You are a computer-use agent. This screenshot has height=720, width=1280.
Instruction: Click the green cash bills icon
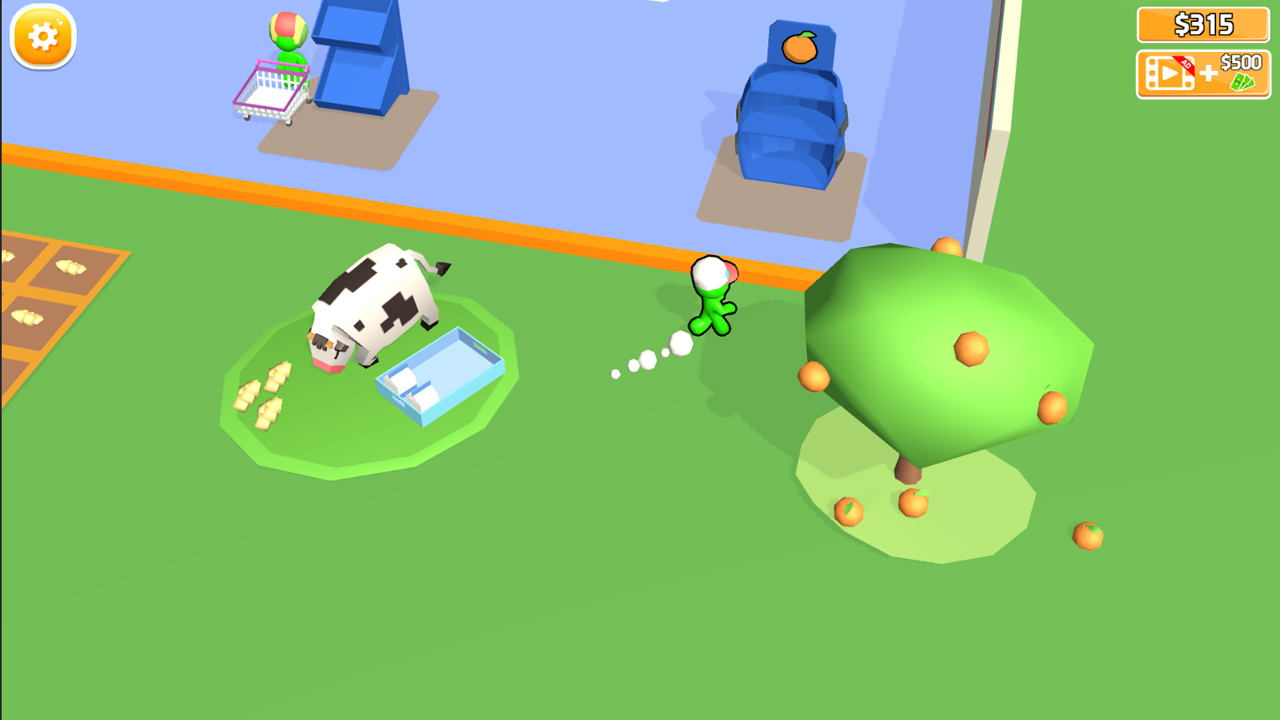coord(1243,82)
